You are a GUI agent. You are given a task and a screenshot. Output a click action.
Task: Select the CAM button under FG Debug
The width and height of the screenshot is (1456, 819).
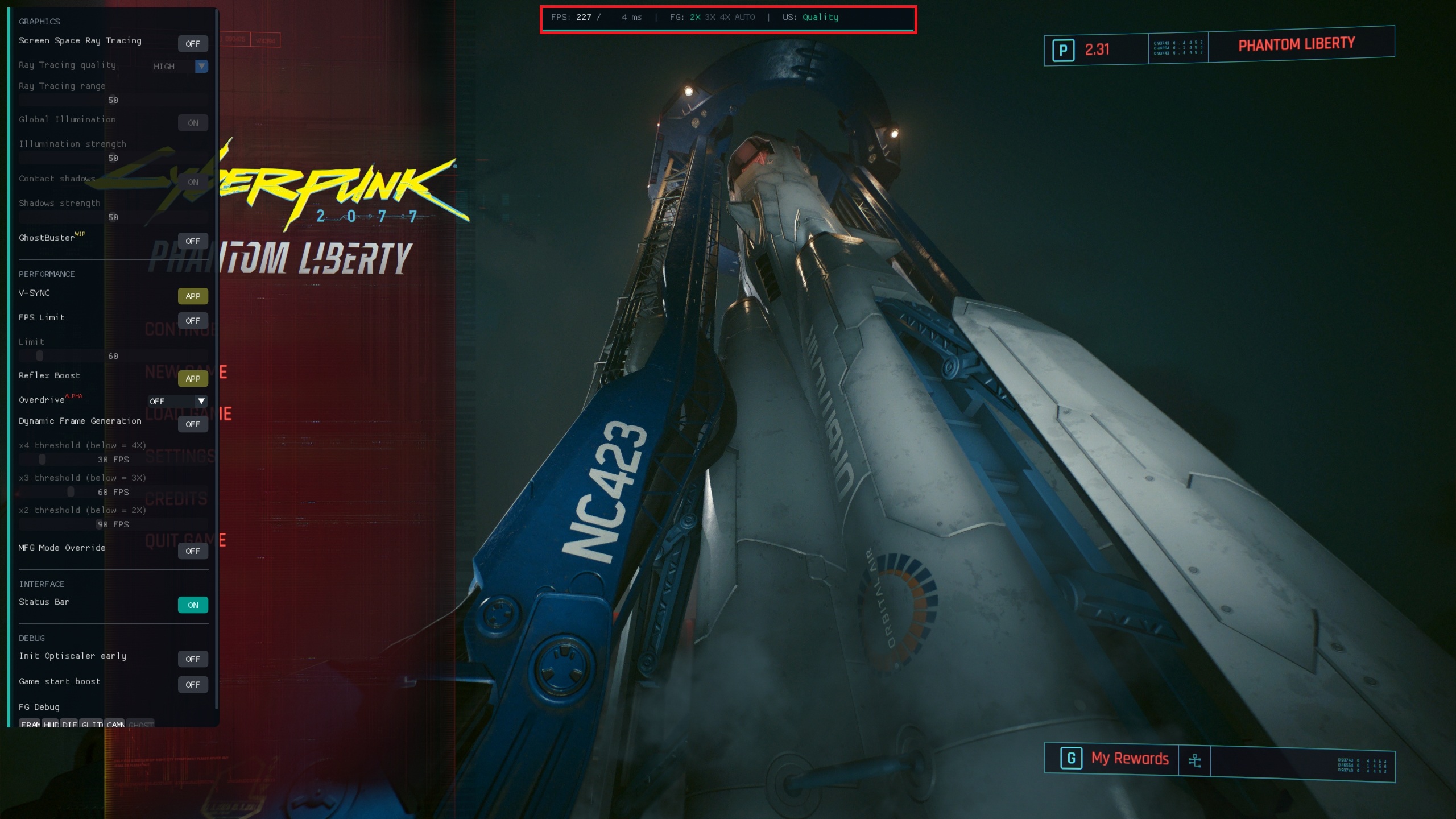click(x=115, y=724)
